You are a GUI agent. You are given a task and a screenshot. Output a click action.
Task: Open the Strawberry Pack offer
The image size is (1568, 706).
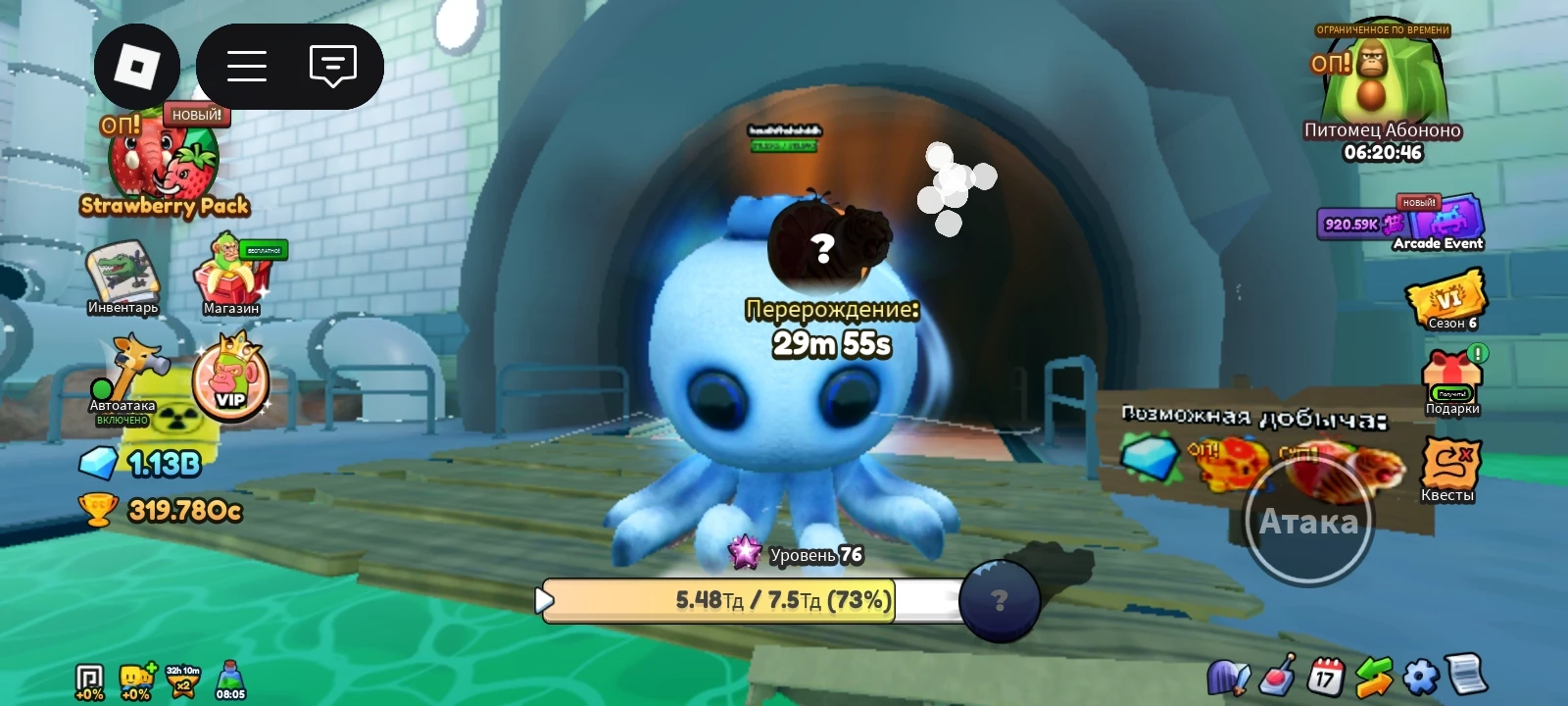coord(163,167)
